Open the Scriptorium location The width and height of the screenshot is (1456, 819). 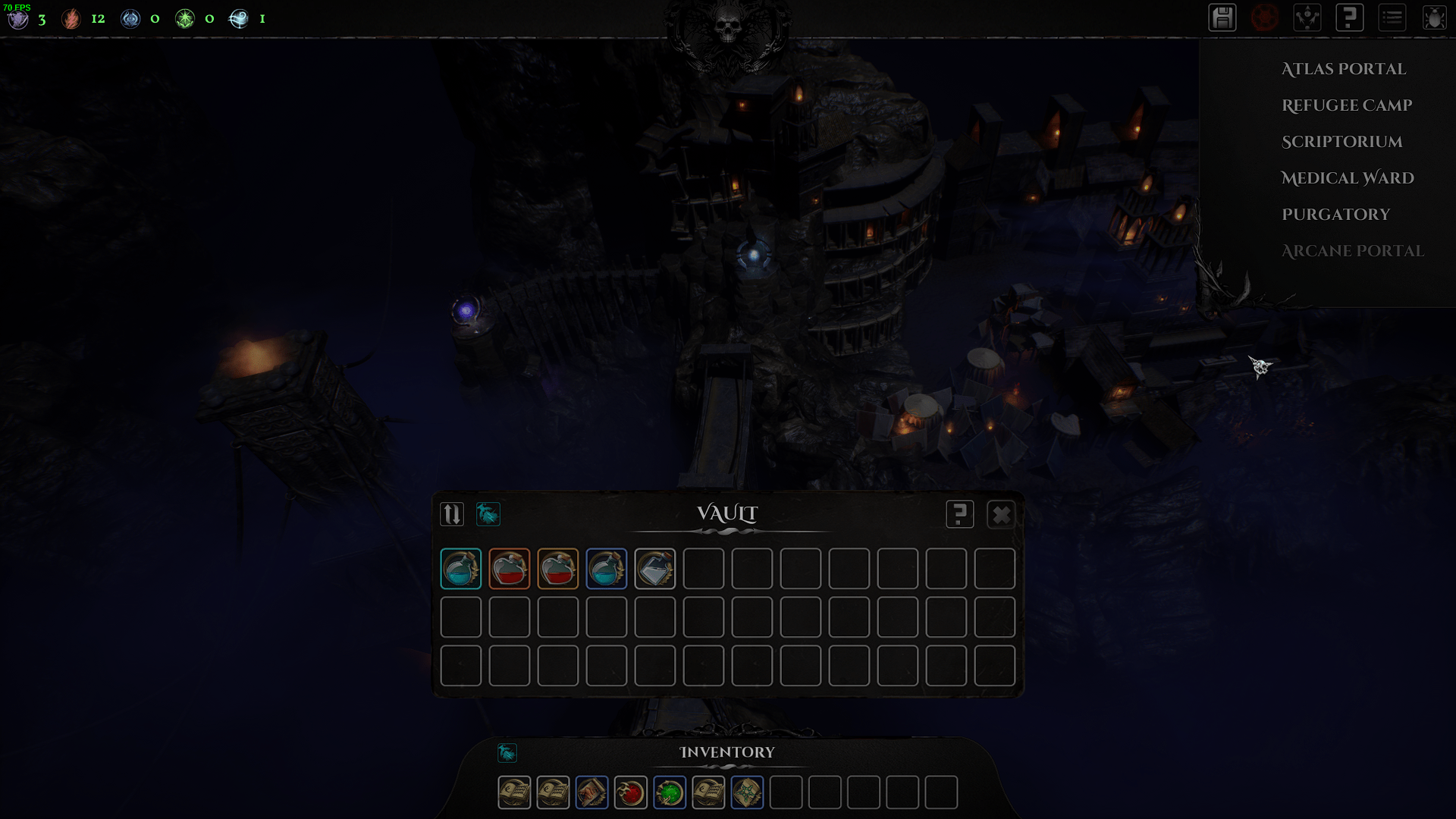pyautogui.click(x=1341, y=142)
